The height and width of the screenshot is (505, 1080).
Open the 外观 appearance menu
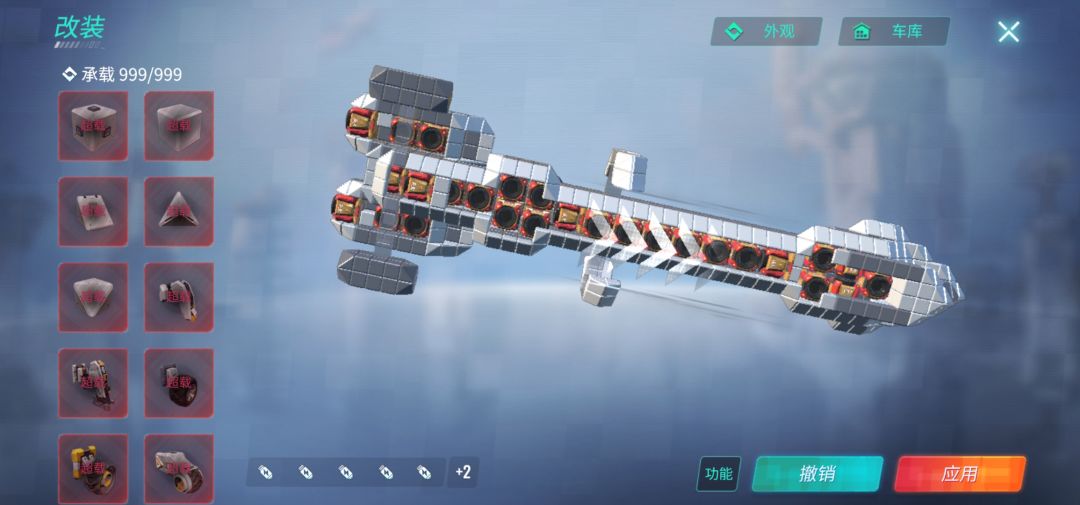(766, 32)
